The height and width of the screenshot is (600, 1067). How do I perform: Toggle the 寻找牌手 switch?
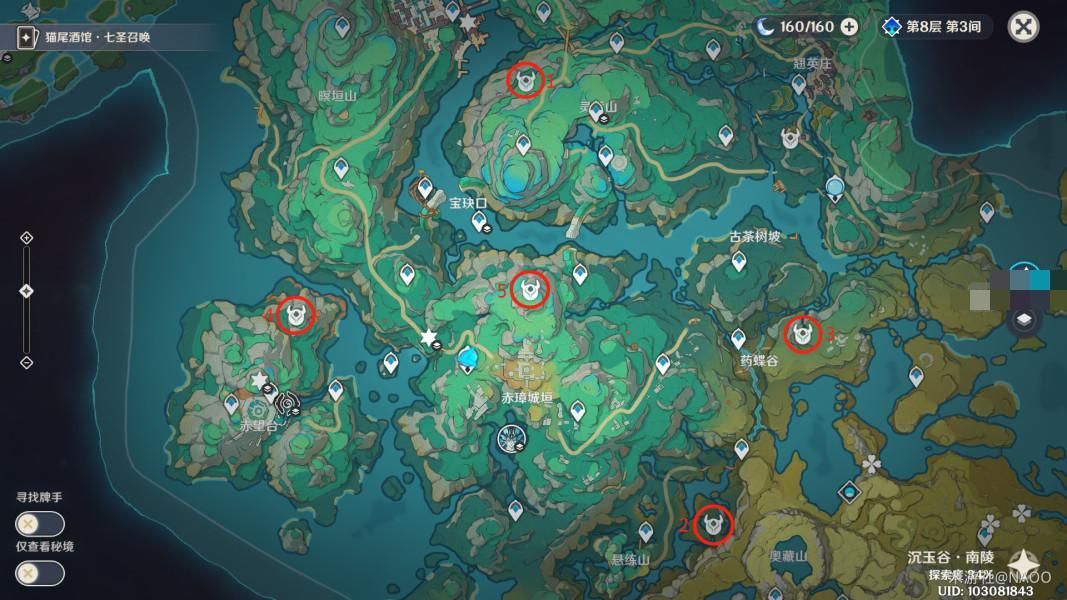(x=40, y=523)
